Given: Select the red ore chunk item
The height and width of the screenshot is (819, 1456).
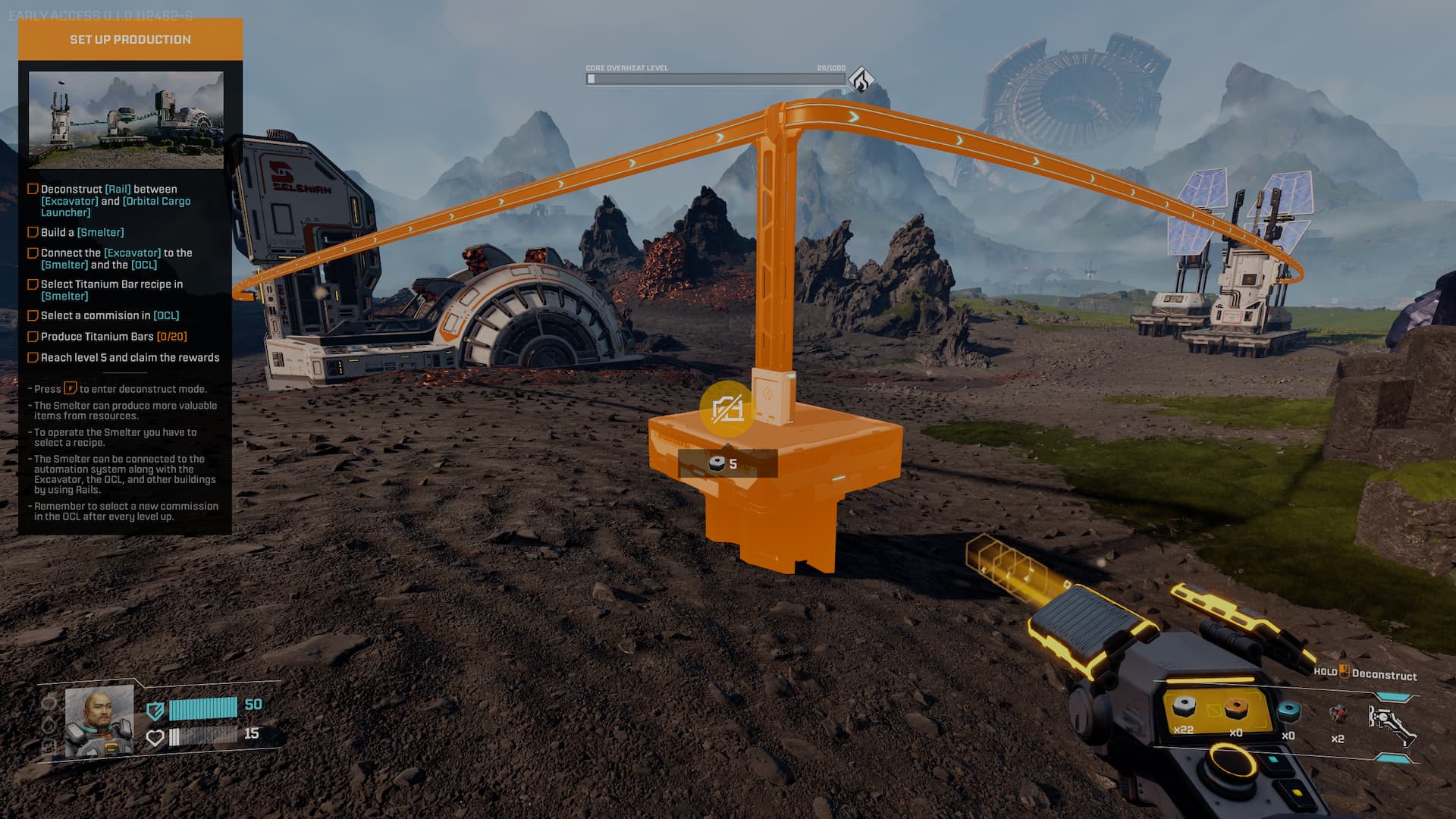Looking at the screenshot, I should pos(1338,714).
